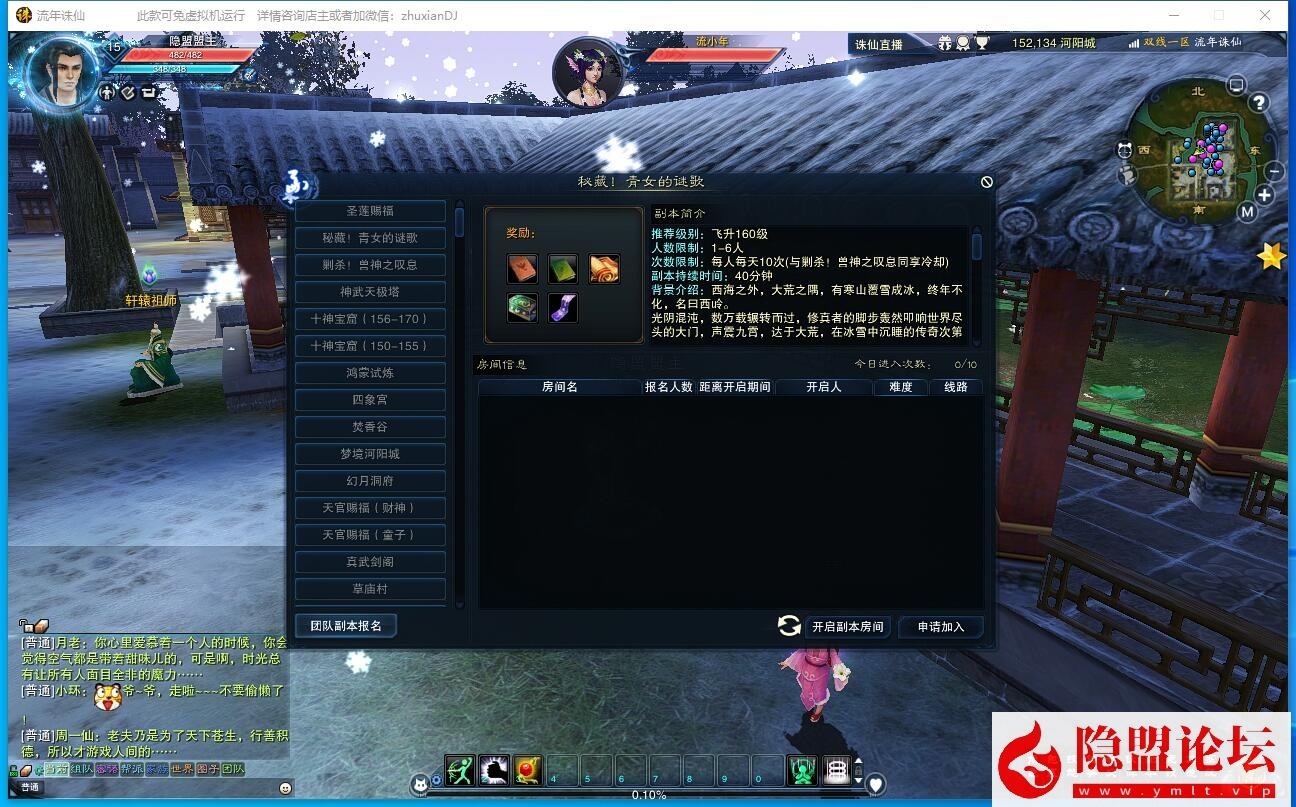Click the medal icon next to 诛仙直播
Screen dimensions: 1296x807
(x=963, y=44)
